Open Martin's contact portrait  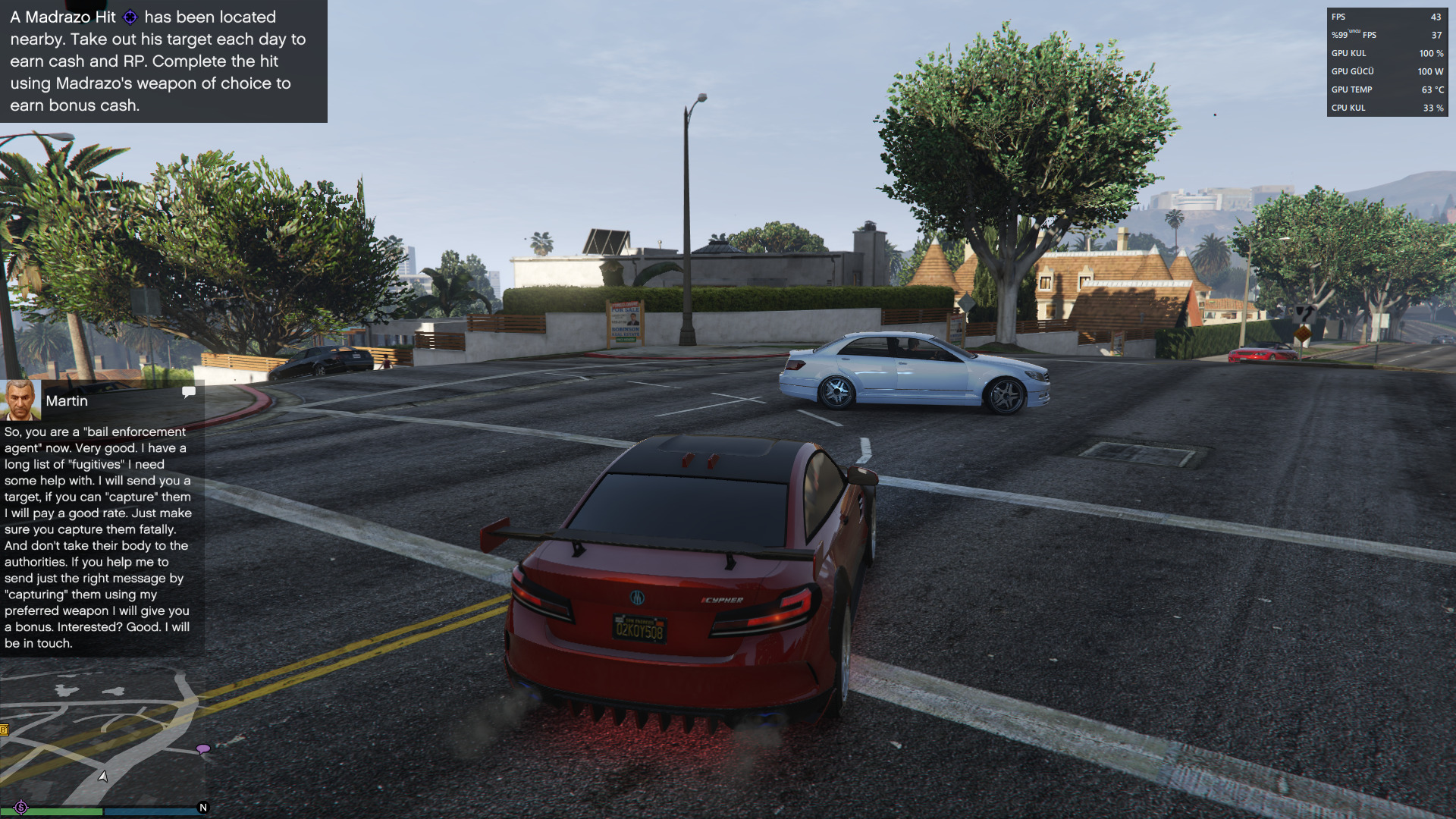pyautogui.click(x=20, y=400)
